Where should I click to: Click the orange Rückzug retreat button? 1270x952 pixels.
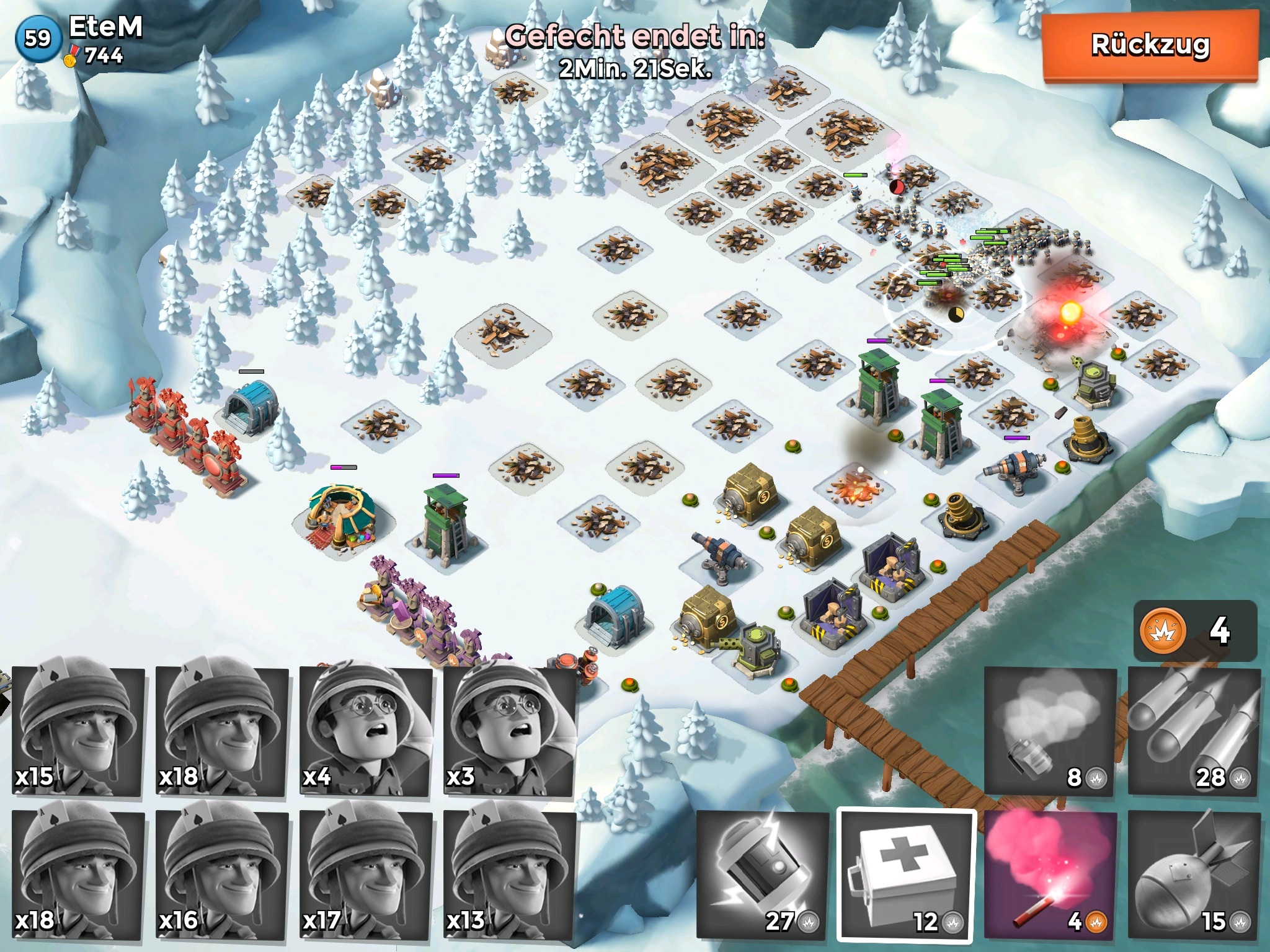(1150, 46)
